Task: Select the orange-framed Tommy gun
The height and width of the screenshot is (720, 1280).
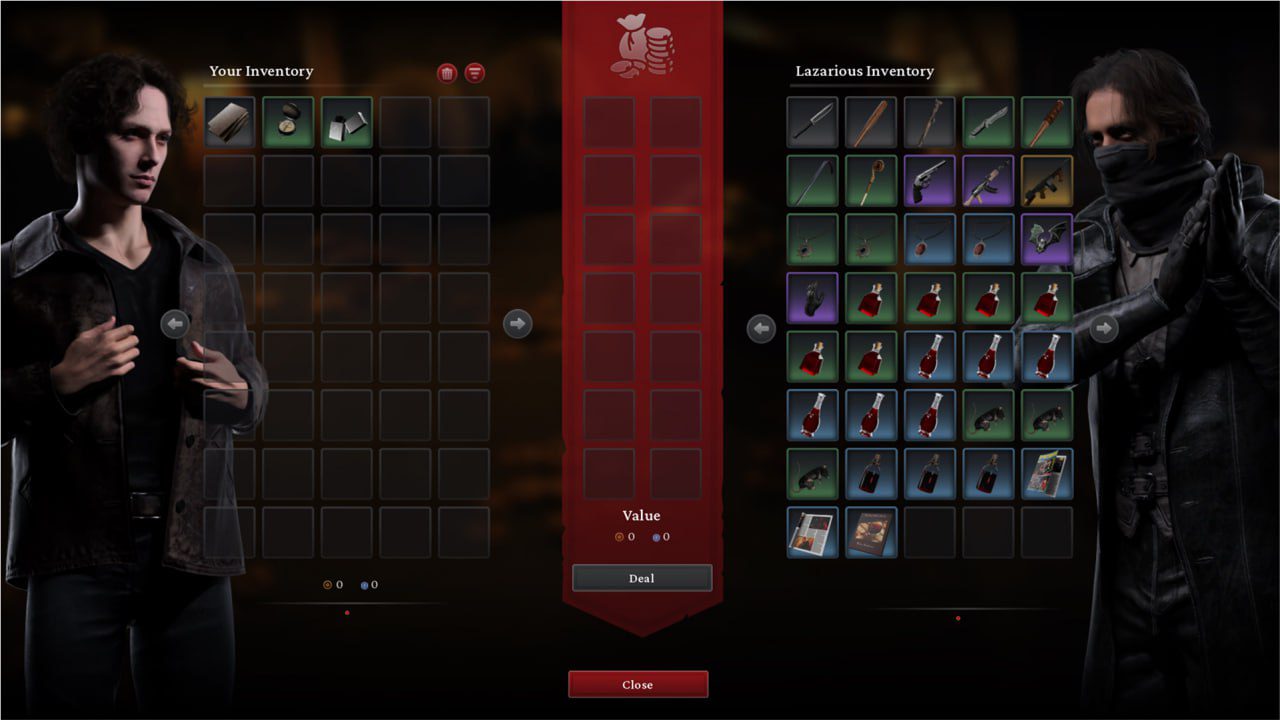Action: click(x=1046, y=180)
